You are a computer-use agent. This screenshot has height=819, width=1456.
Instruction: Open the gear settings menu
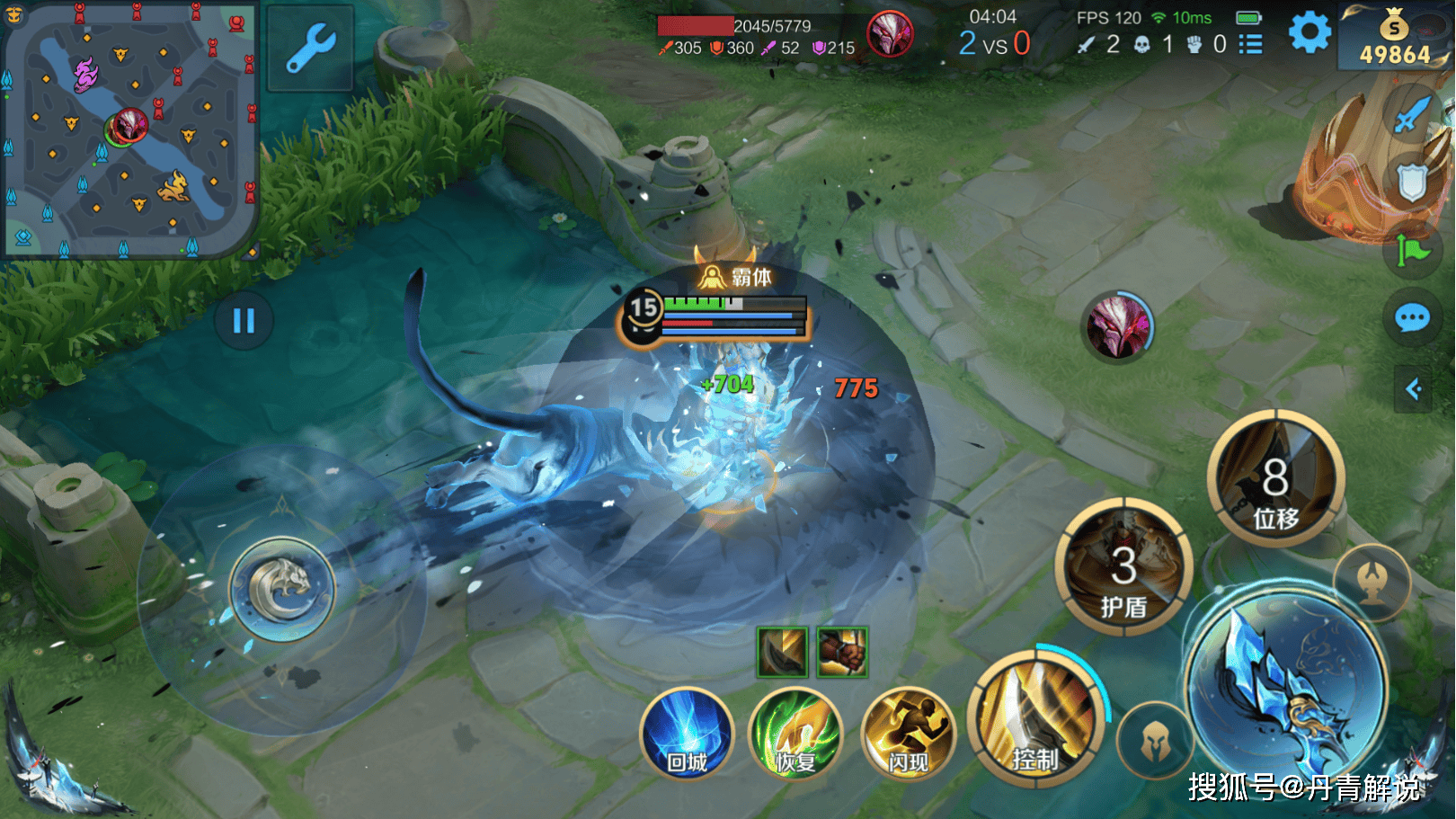[1310, 34]
